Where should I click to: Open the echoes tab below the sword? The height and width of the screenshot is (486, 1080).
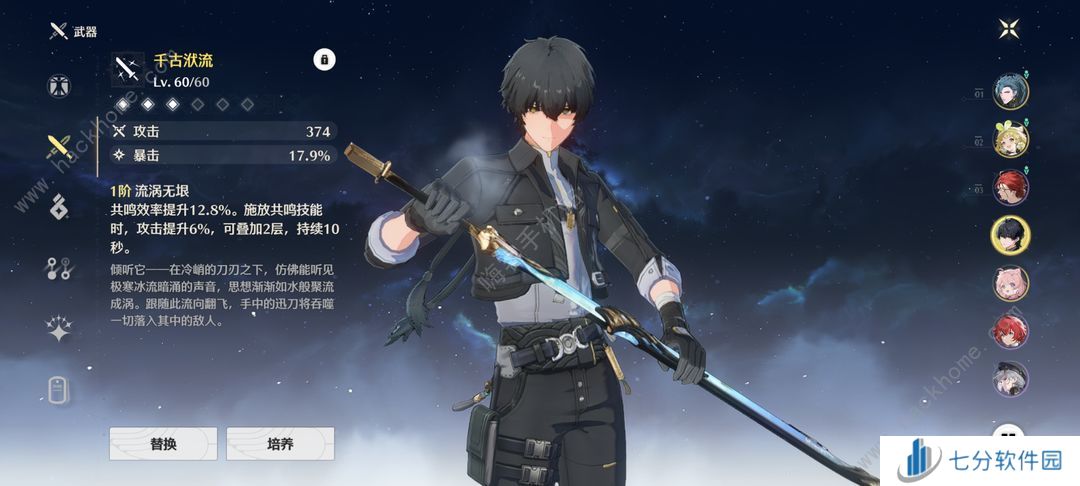pyautogui.click(x=59, y=207)
